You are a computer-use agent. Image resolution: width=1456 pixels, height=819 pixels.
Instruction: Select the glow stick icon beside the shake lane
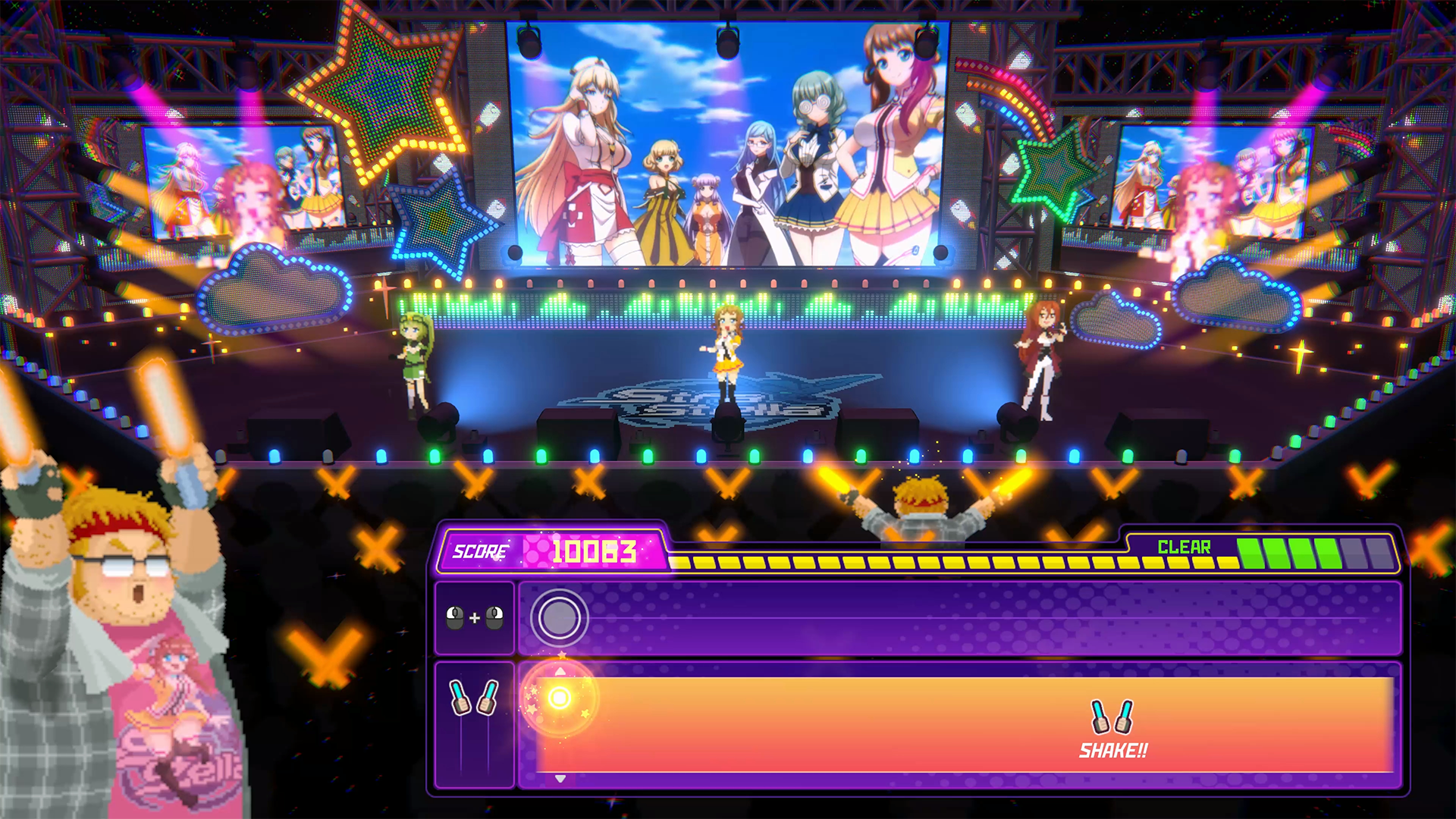tap(475, 698)
